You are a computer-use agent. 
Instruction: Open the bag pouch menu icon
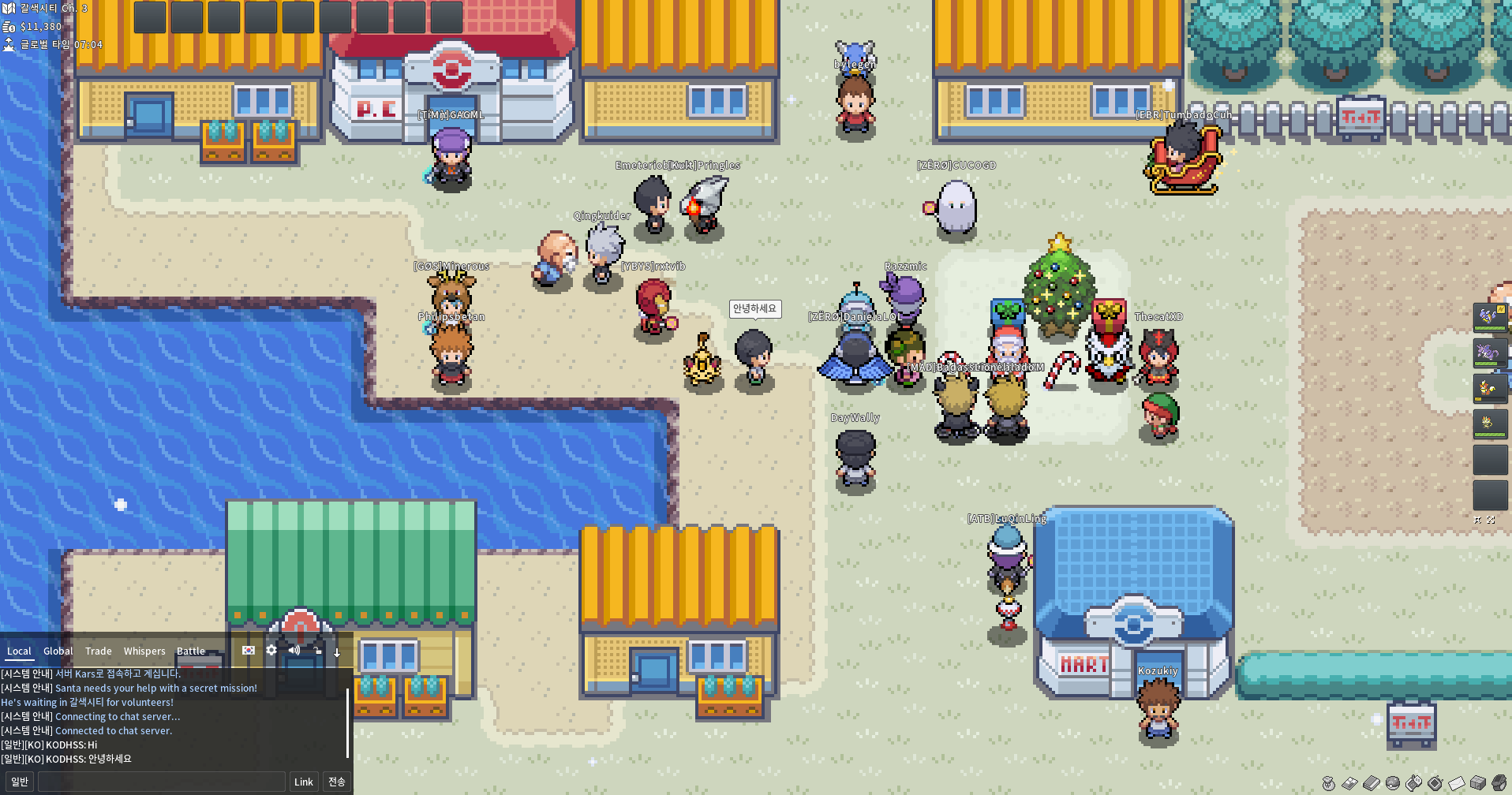pyautogui.click(x=1329, y=783)
